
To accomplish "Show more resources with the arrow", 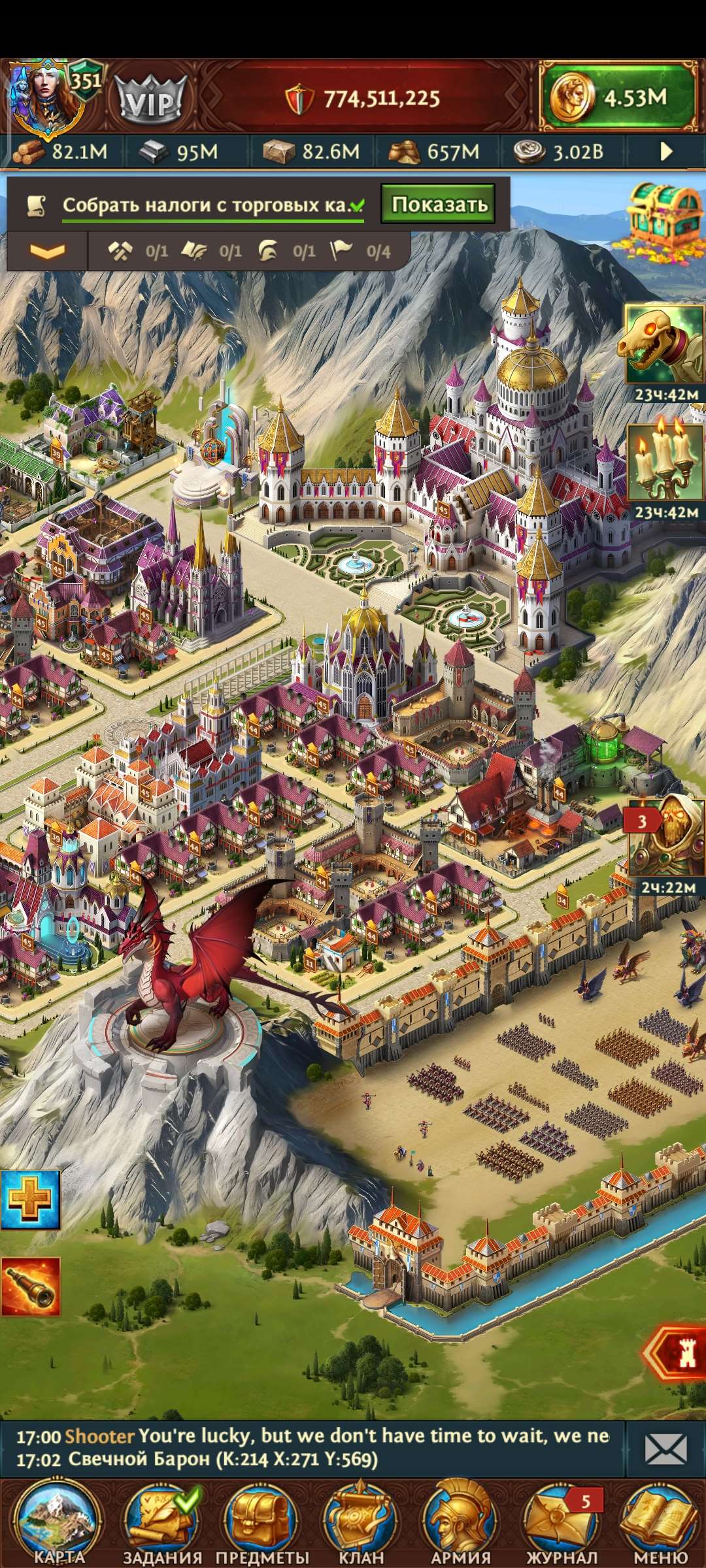I will (666, 152).
